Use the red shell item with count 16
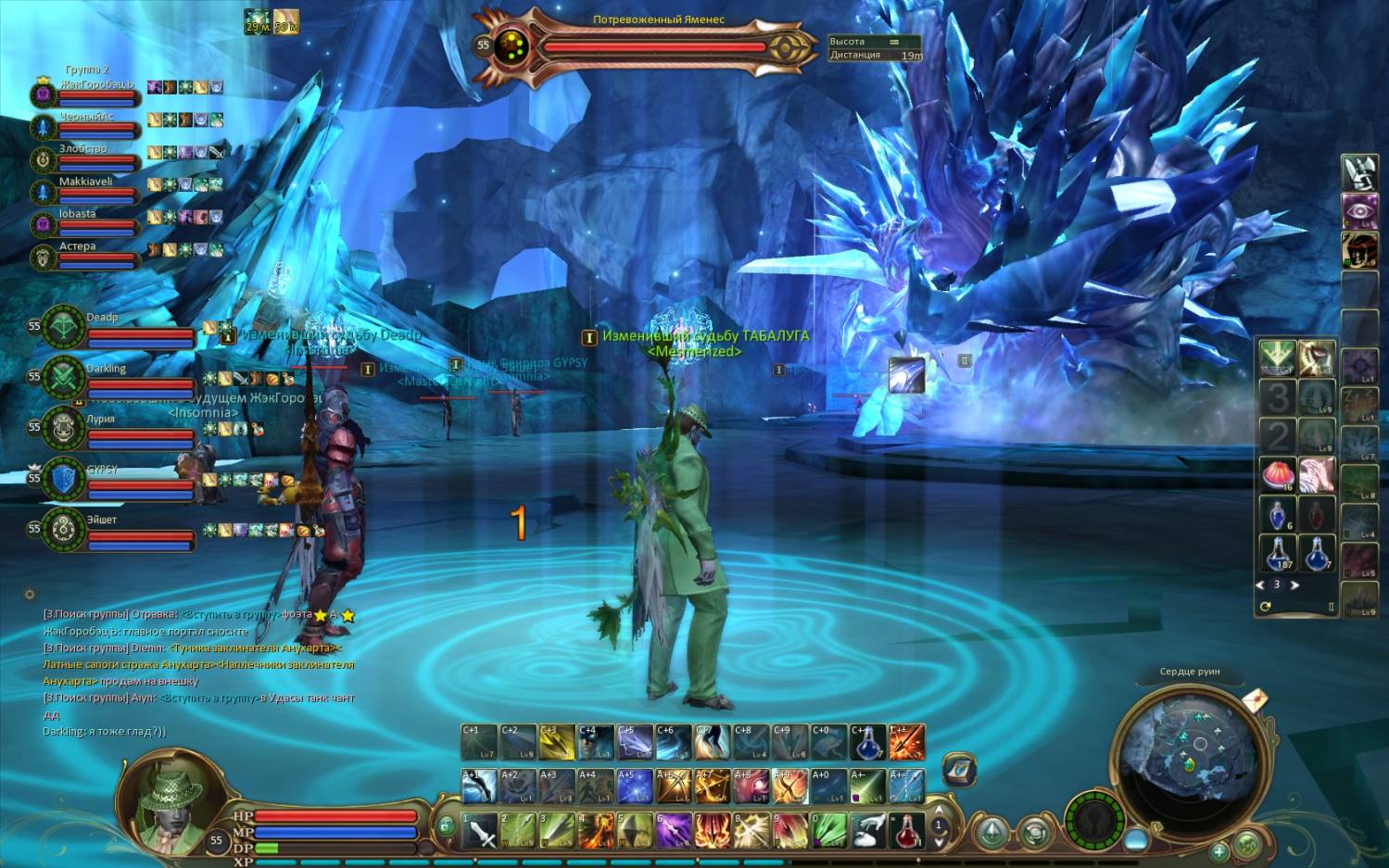This screenshot has height=868, width=1389. coord(1278,475)
